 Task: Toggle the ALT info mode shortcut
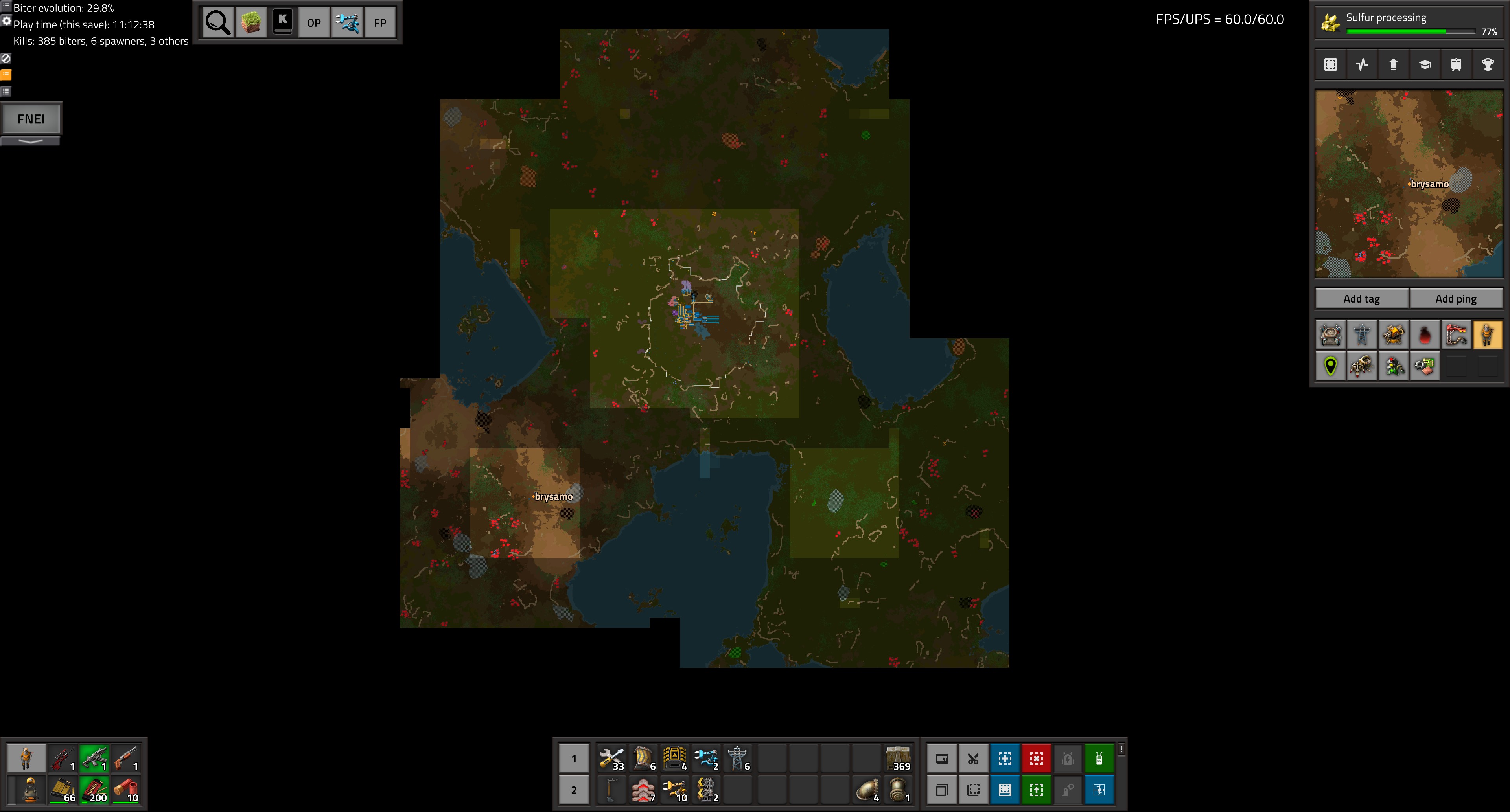(x=942, y=759)
